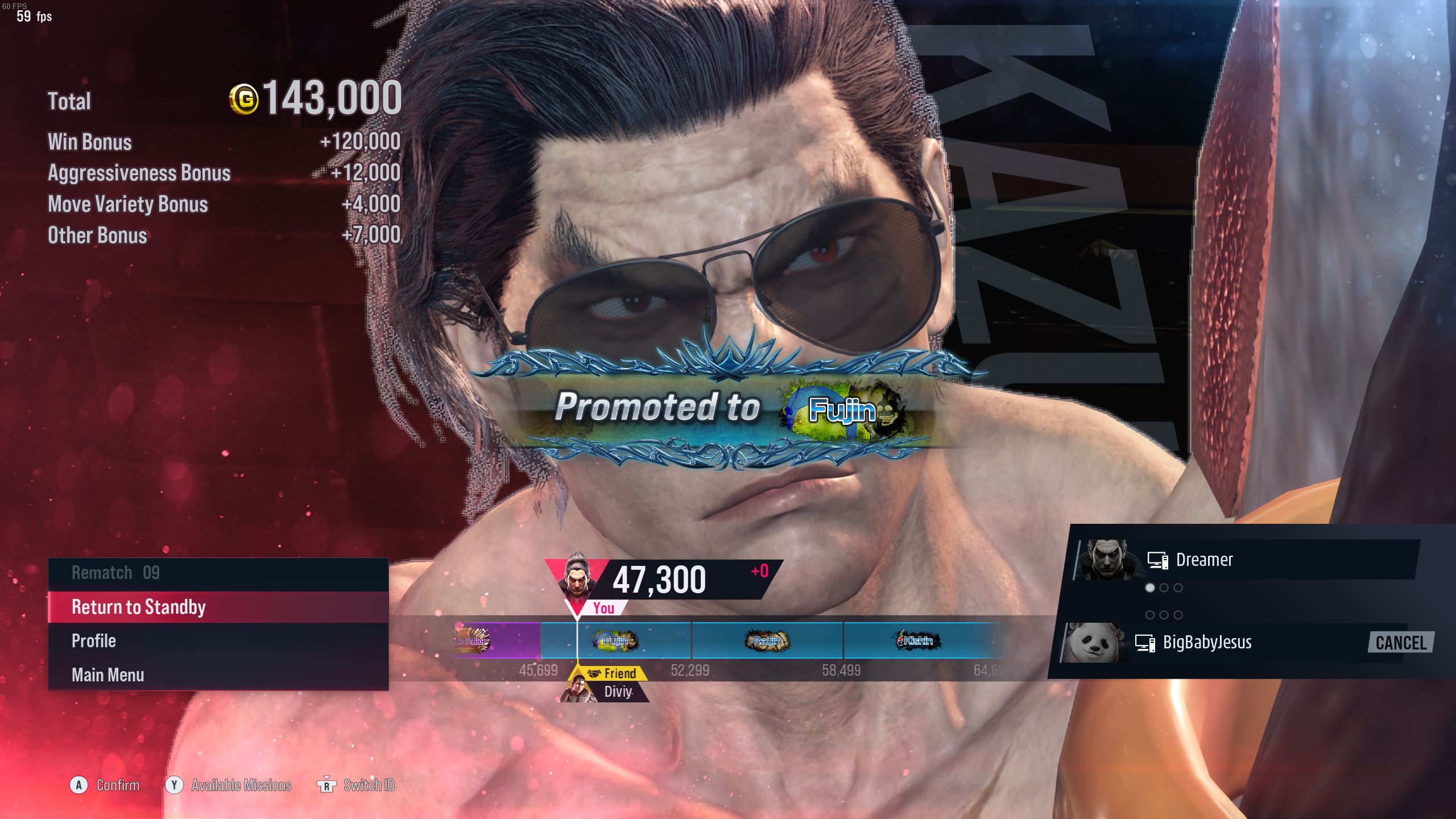The height and width of the screenshot is (819, 1456).
Task: Choose Return to Standby
Action: pyautogui.click(x=218, y=607)
